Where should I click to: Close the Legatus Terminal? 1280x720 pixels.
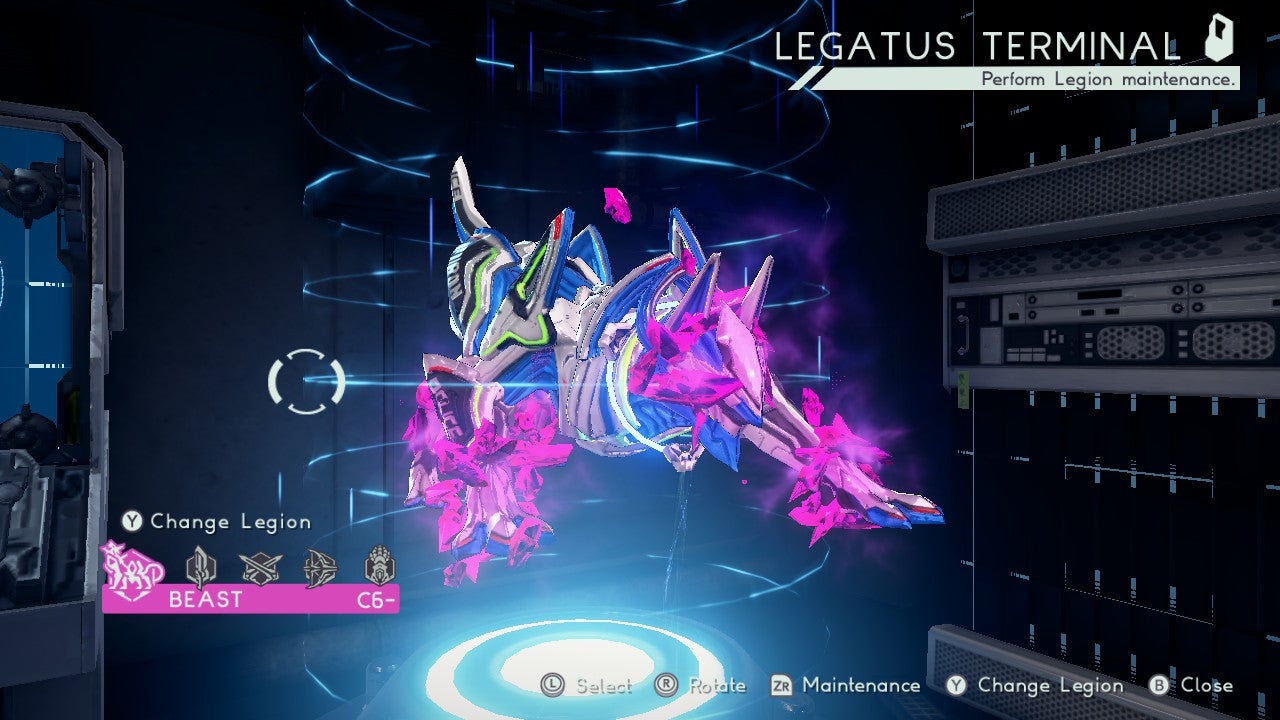(1191, 686)
